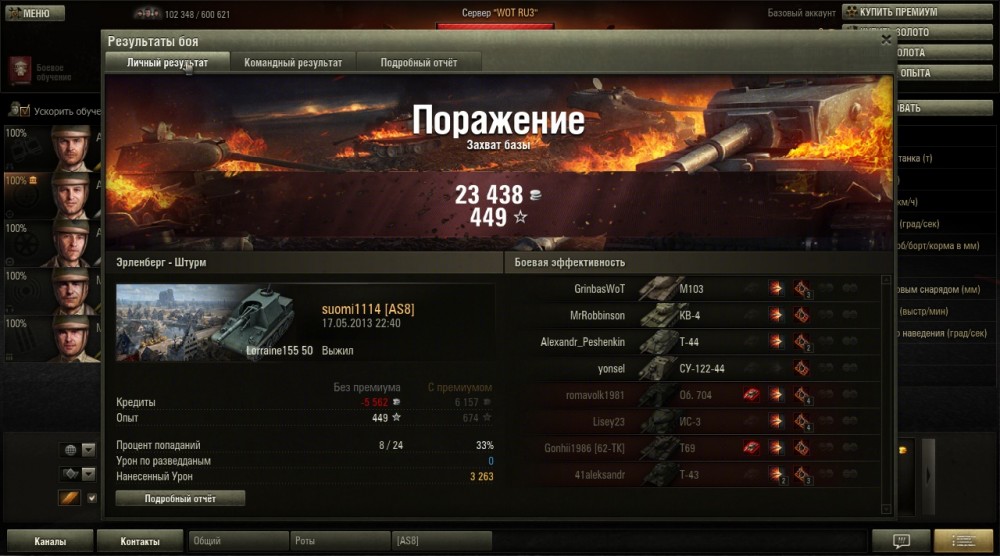The height and width of the screenshot is (556, 1000).
Task: Open the Контакты list
Action: (140, 541)
